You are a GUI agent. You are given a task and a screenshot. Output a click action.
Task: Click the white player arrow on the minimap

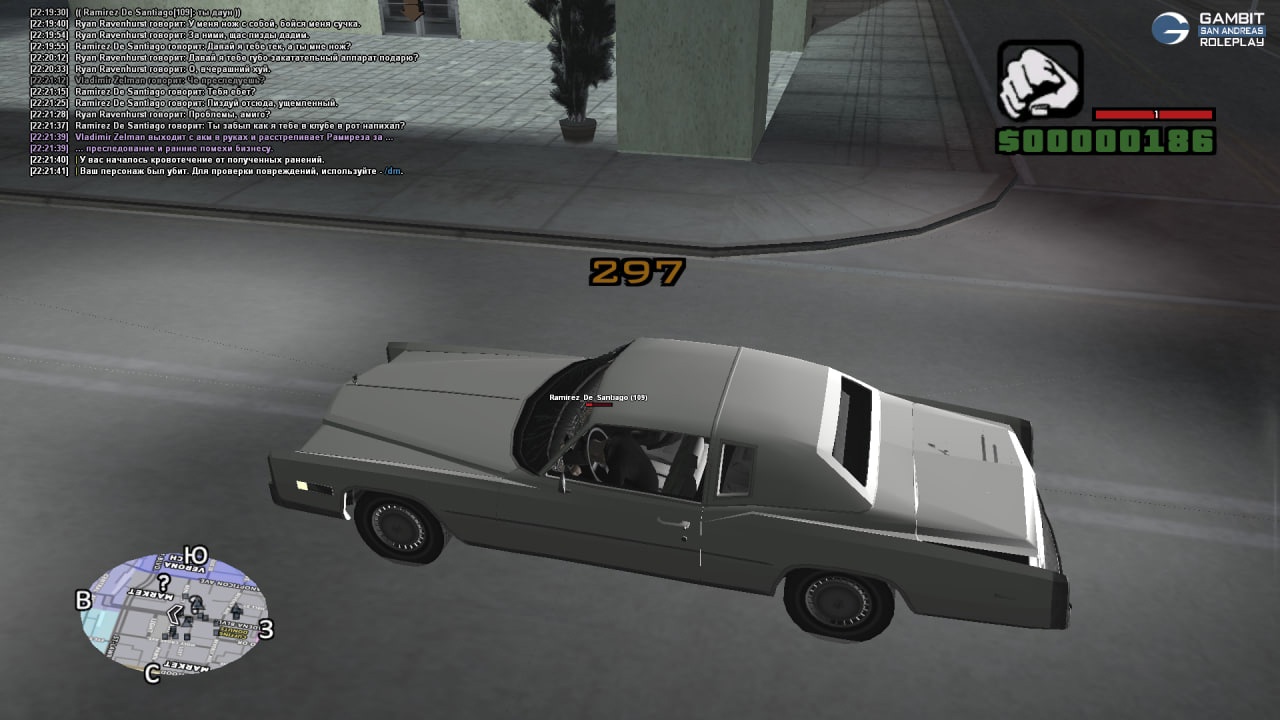pos(175,614)
